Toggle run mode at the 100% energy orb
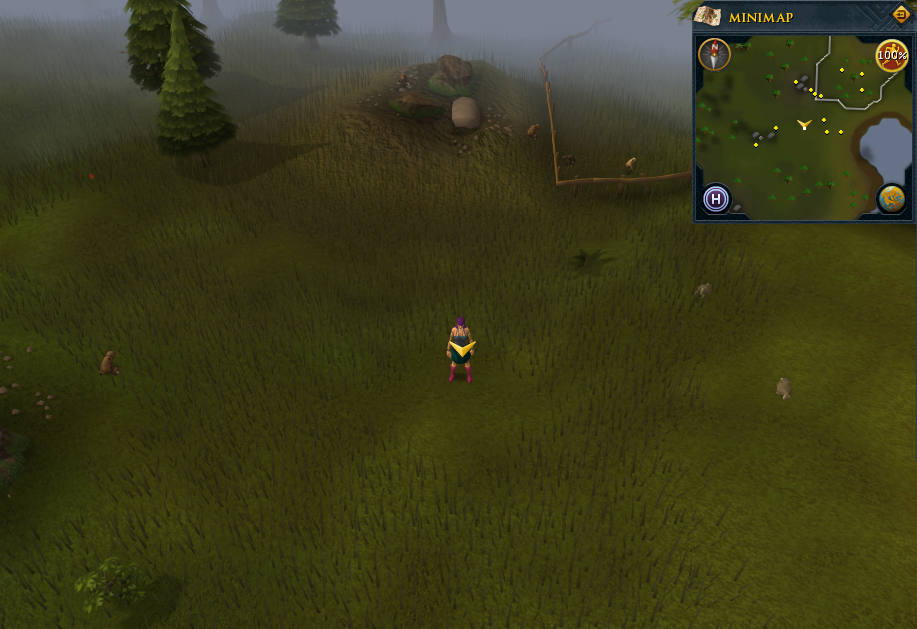The image size is (917, 629). coord(891,55)
